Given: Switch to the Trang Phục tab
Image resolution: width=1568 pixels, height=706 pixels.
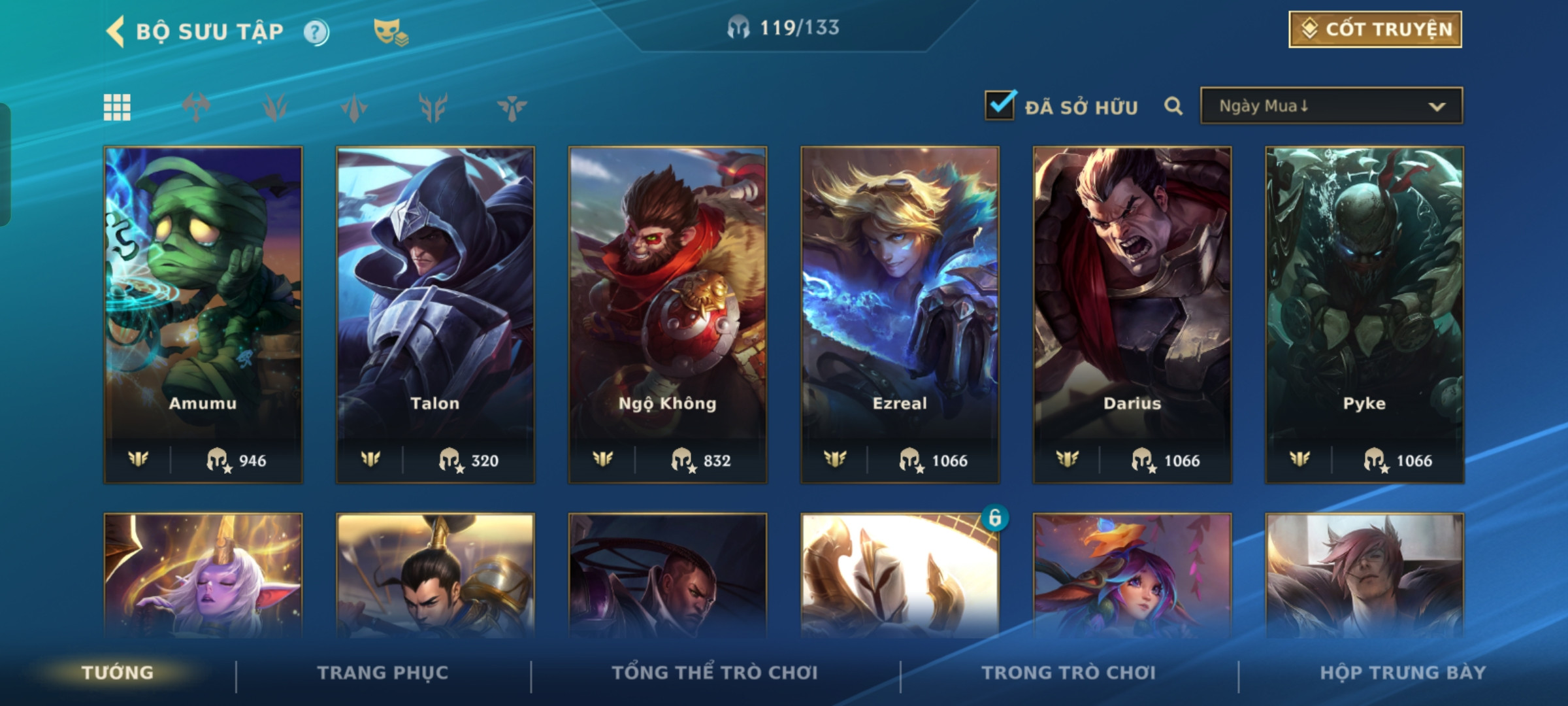Looking at the screenshot, I should coord(383,673).
